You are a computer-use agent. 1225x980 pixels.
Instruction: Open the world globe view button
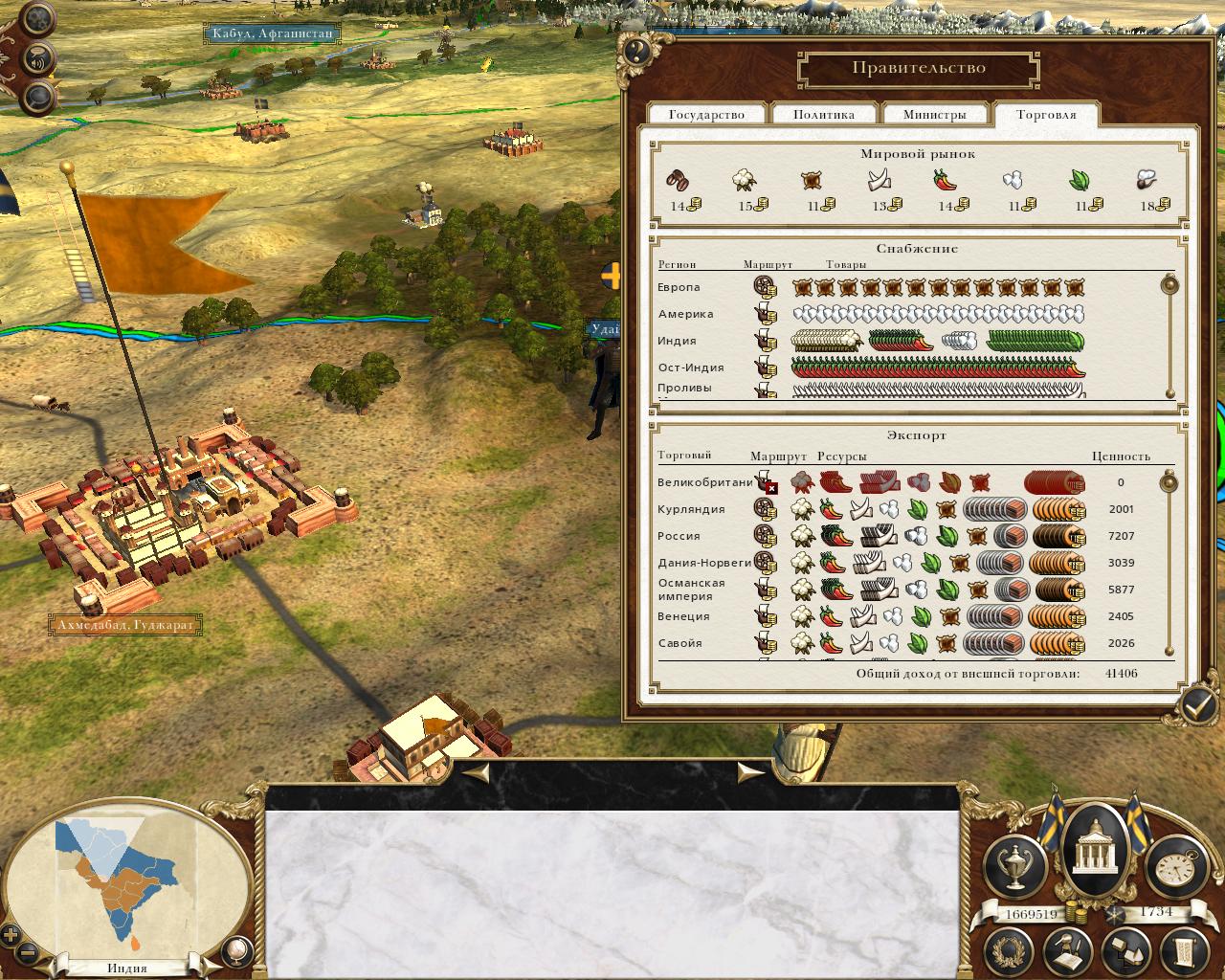pyautogui.click(x=236, y=950)
